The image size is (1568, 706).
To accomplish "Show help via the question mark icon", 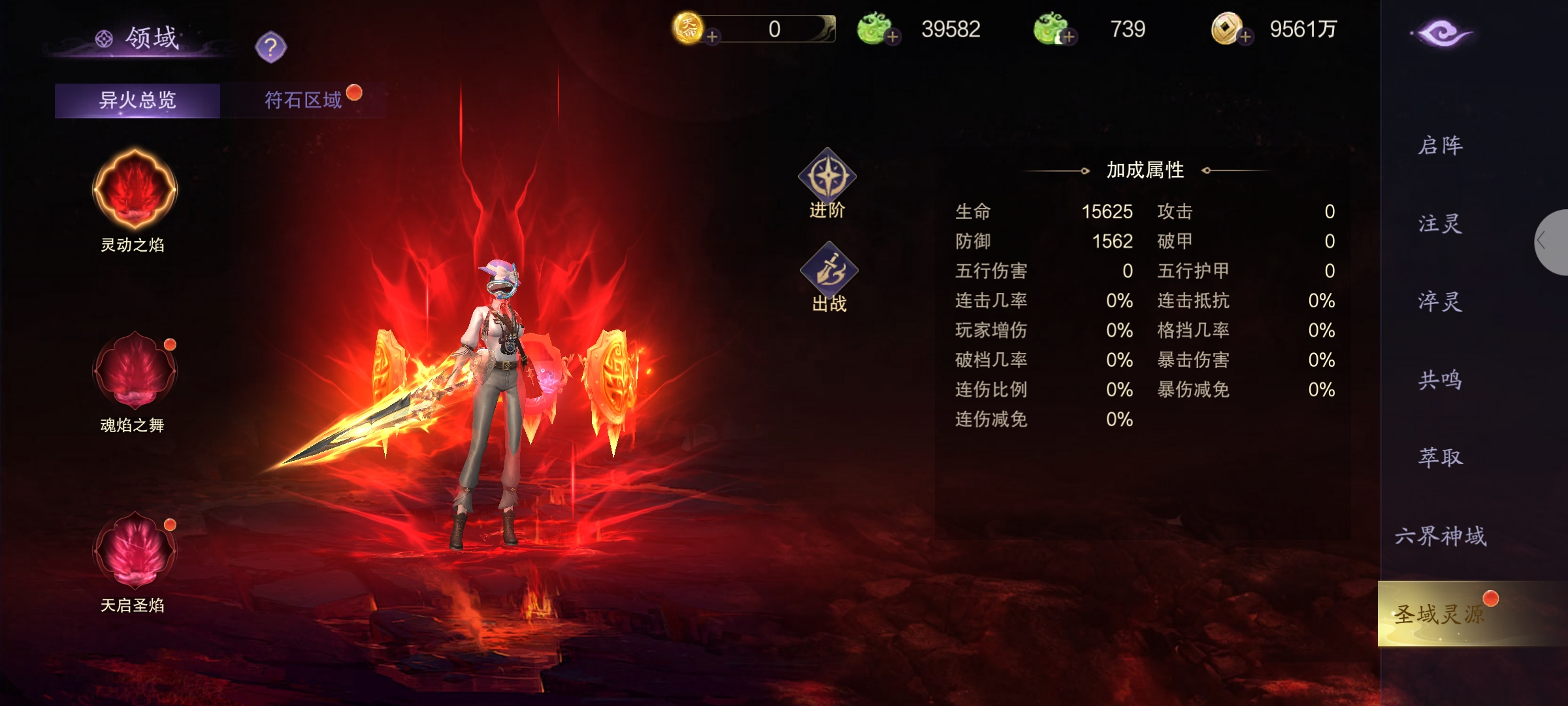I will click(x=270, y=47).
